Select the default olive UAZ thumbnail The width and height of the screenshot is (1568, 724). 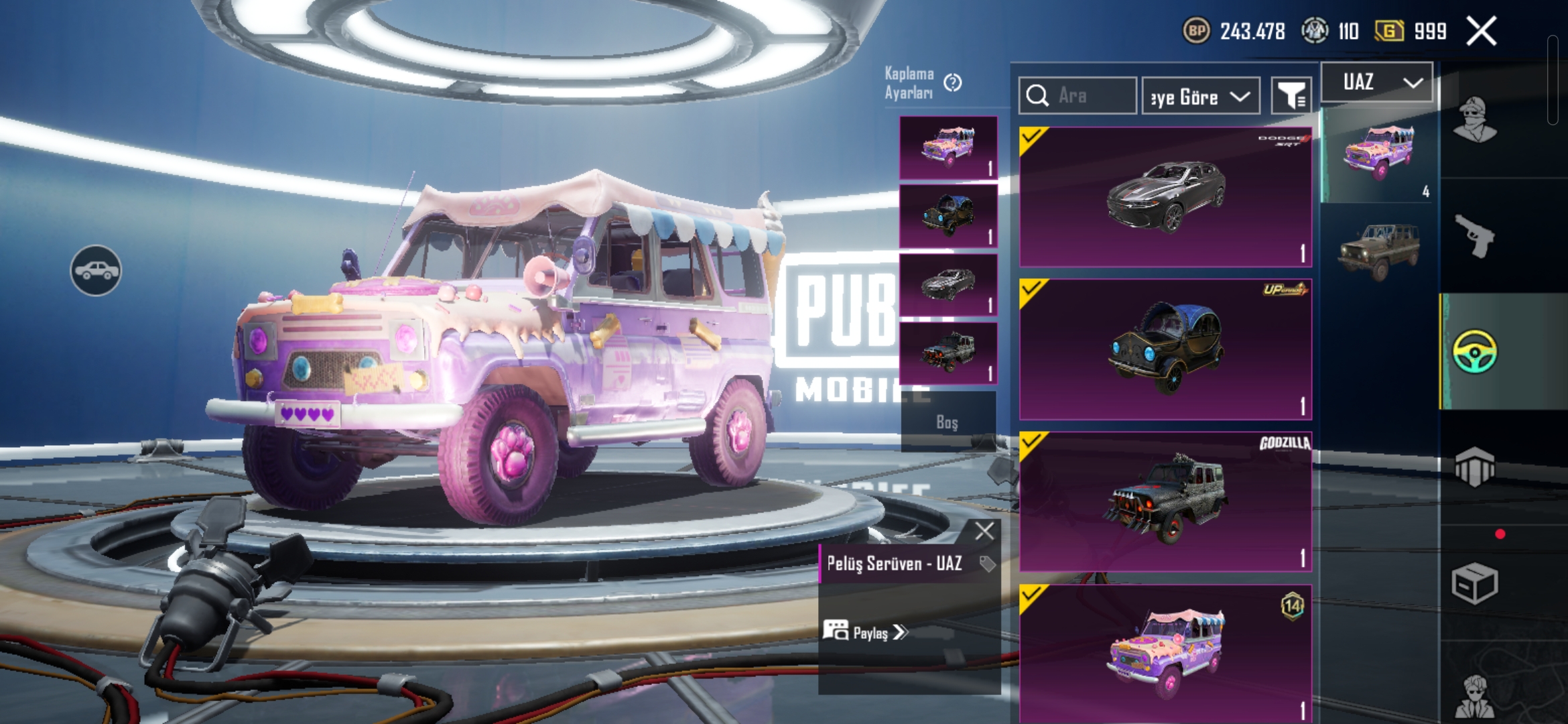point(1378,251)
